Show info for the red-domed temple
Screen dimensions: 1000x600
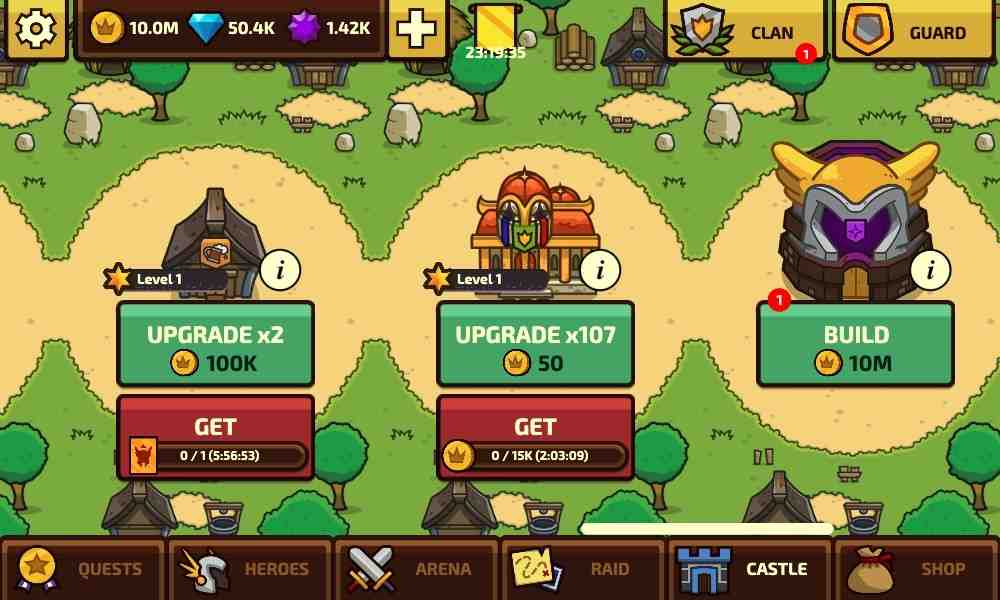(x=600, y=269)
